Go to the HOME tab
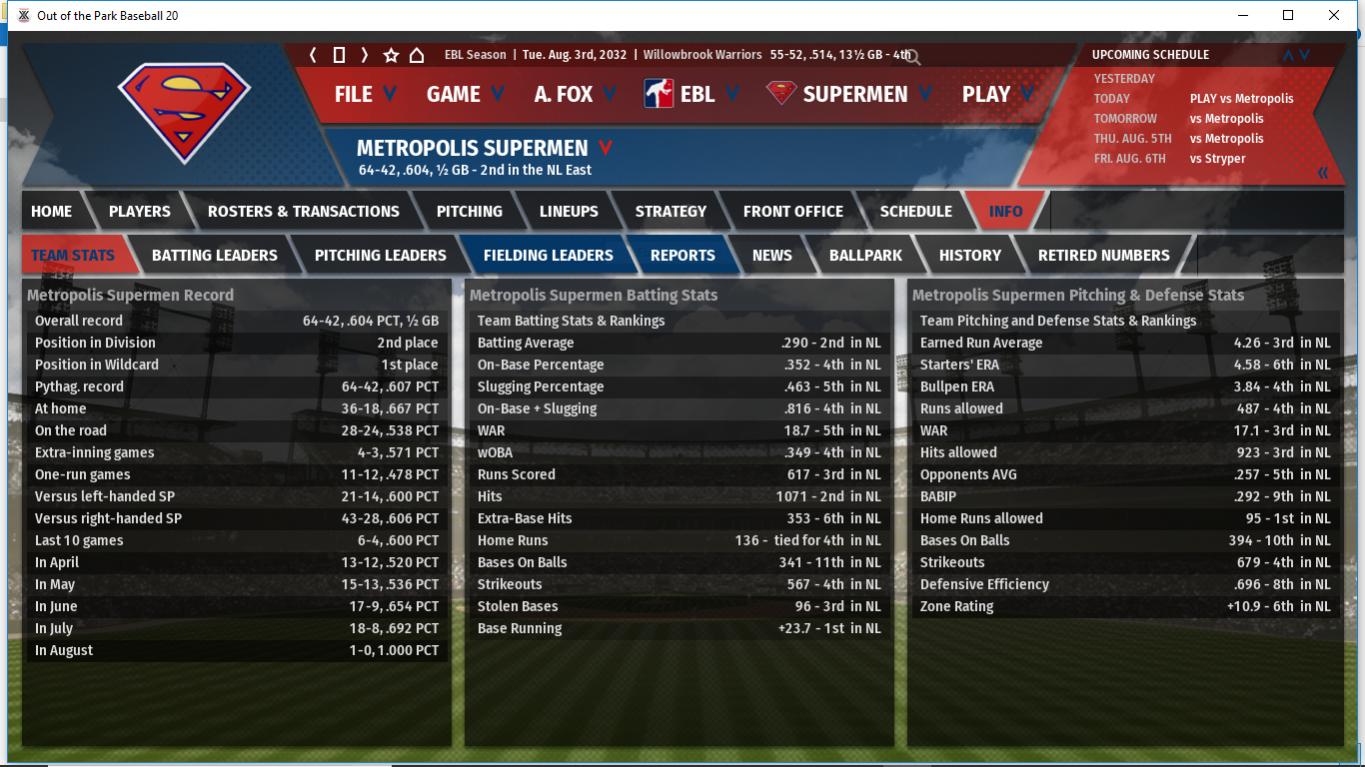This screenshot has height=767, width=1365. 51,211
